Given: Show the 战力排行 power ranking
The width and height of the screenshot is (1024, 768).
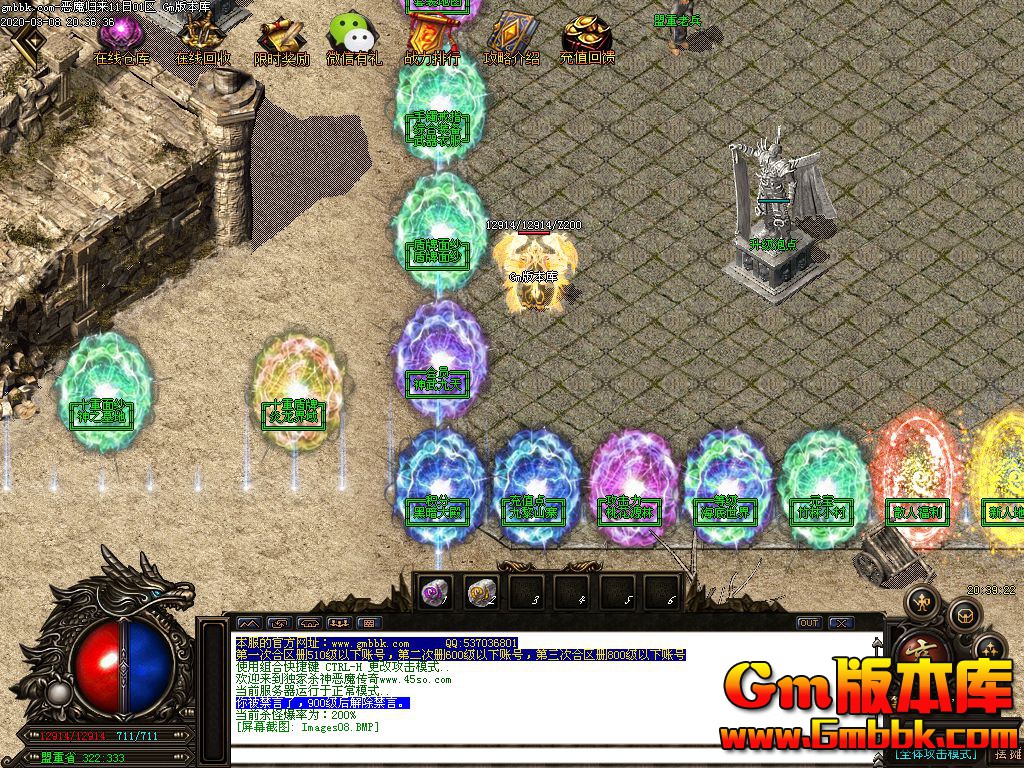Looking at the screenshot, I should click(x=432, y=39).
